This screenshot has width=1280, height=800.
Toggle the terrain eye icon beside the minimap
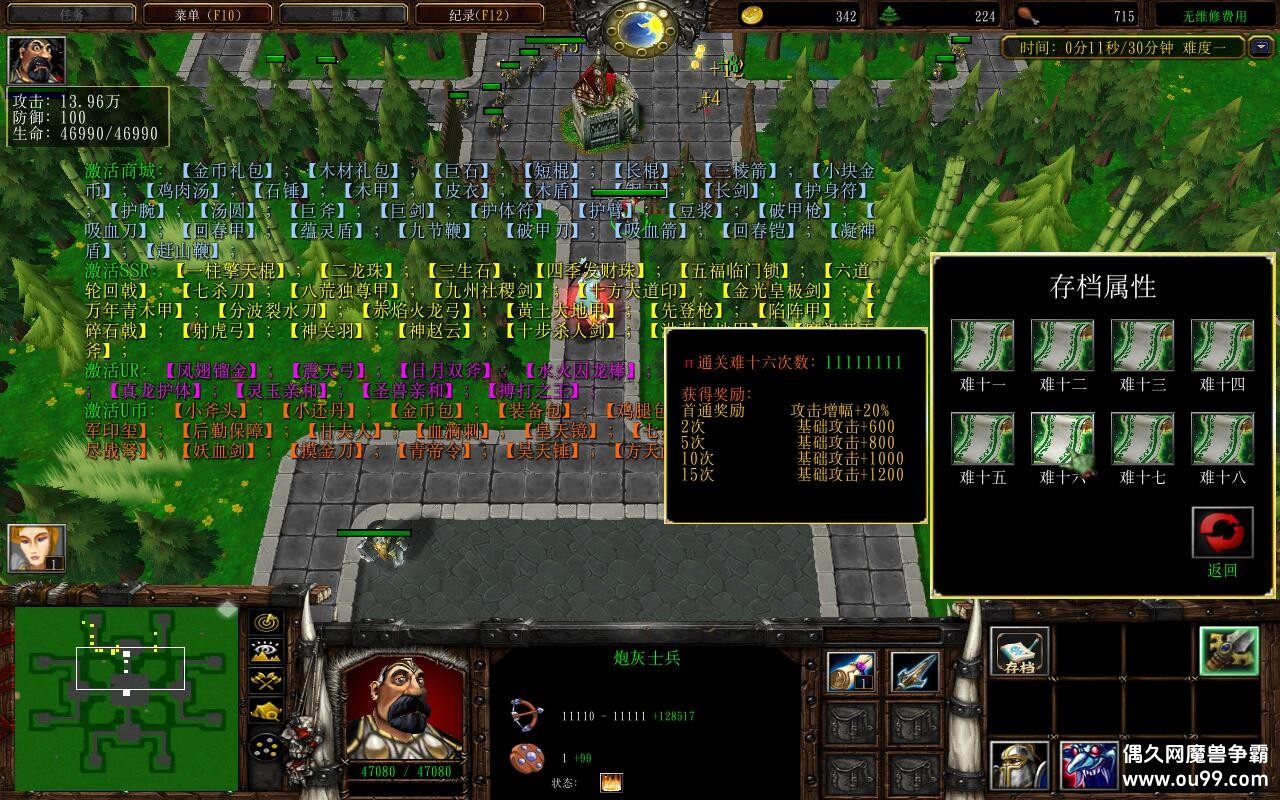coord(264,650)
